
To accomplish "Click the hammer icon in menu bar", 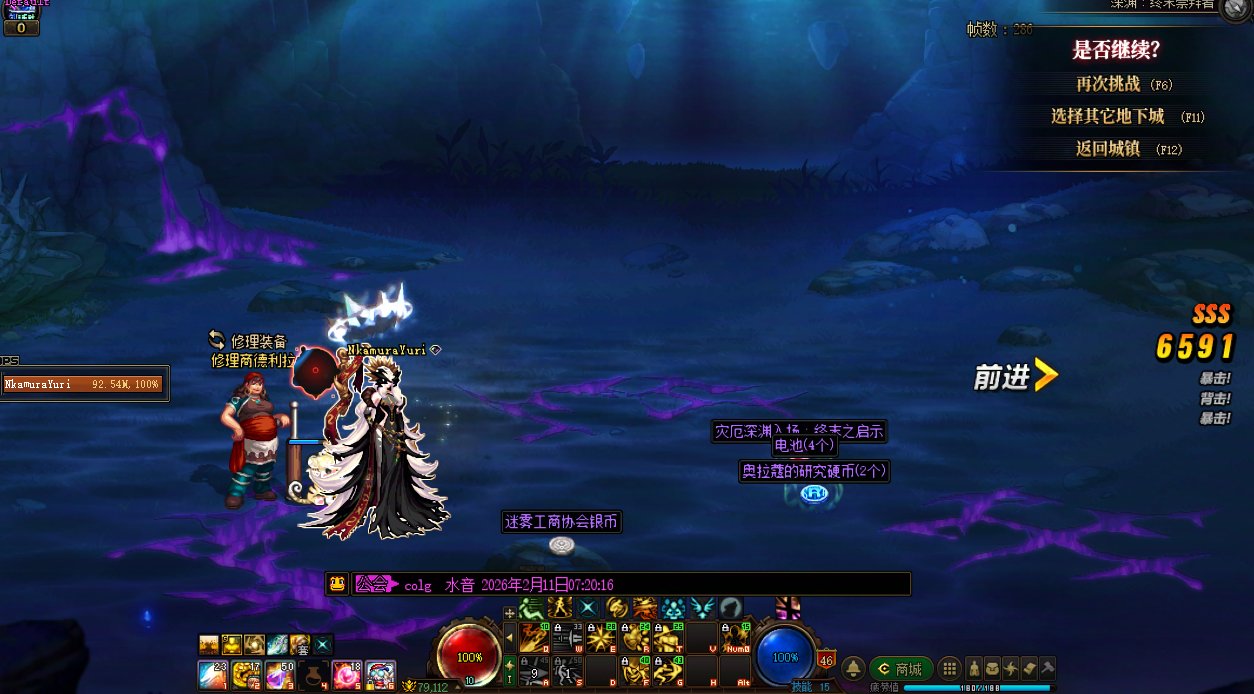I will pos(1046,669).
